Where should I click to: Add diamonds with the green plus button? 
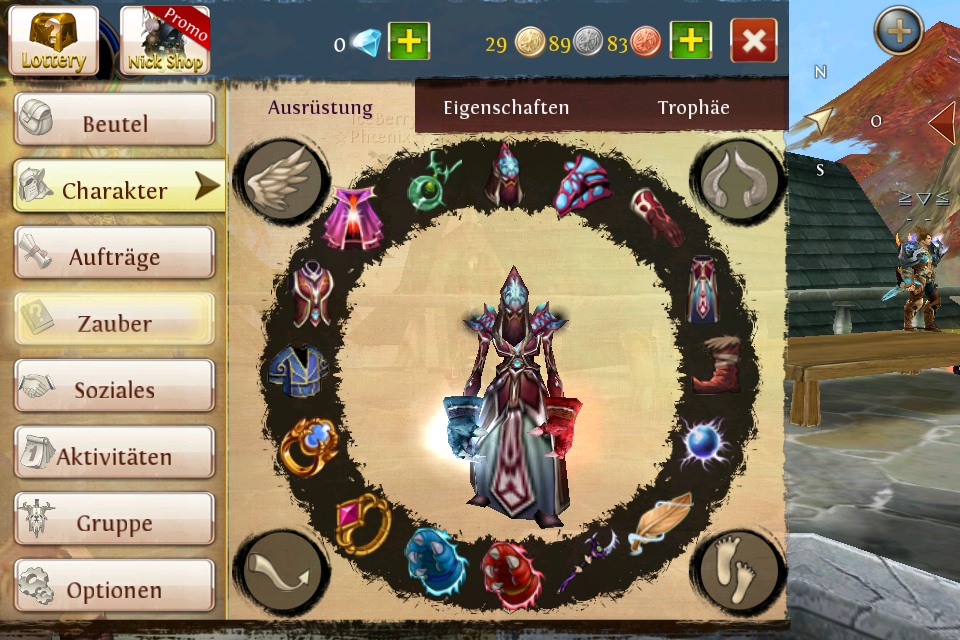408,42
